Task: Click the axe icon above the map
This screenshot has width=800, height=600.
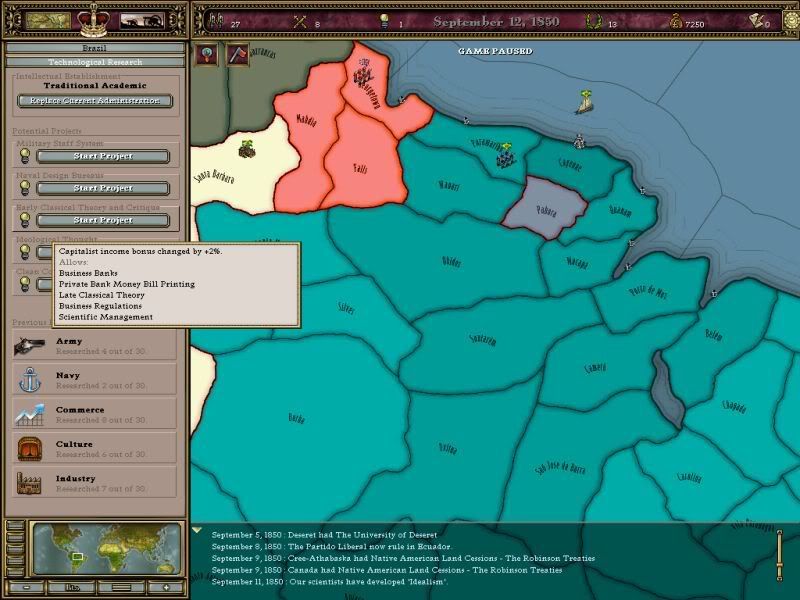Action: (x=238, y=55)
